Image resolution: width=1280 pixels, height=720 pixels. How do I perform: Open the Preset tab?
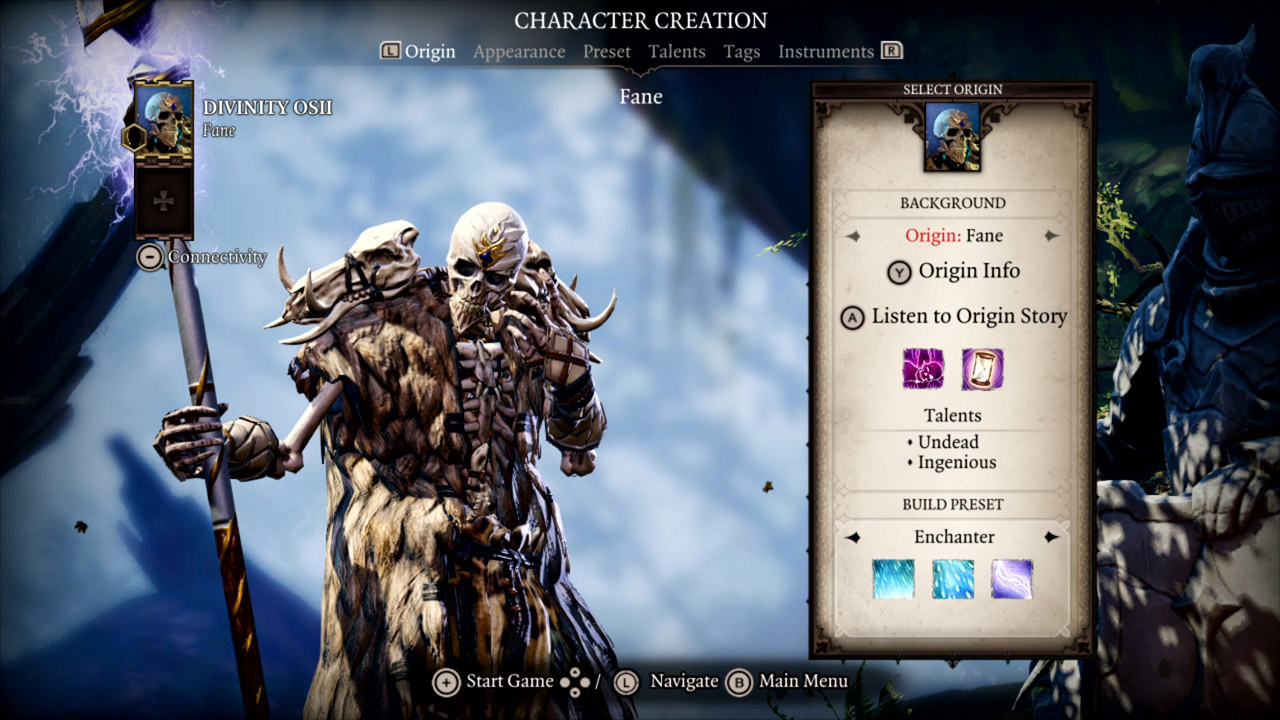[x=607, y=52]
